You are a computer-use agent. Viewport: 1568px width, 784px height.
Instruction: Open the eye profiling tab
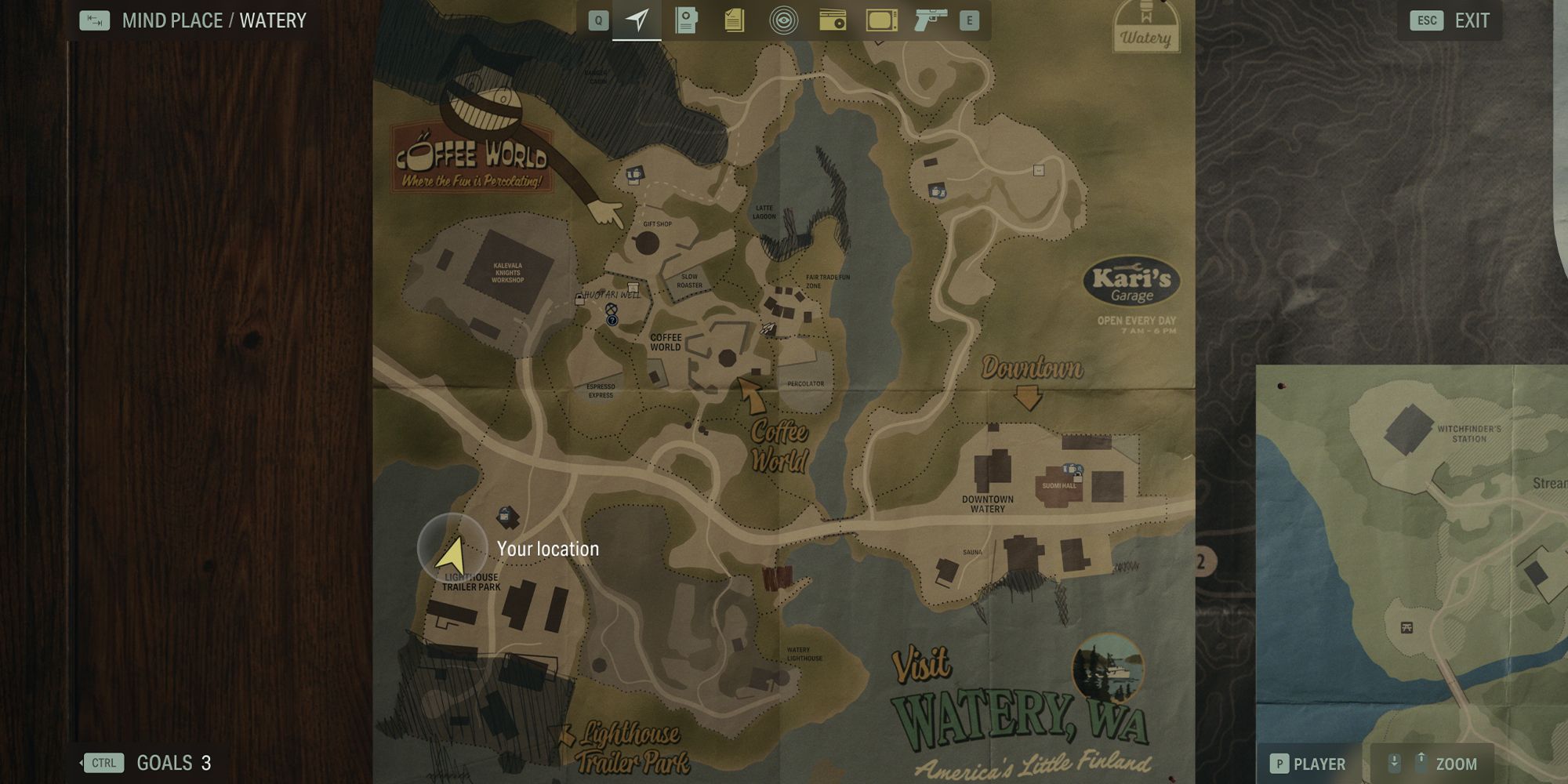pos(782,20)
